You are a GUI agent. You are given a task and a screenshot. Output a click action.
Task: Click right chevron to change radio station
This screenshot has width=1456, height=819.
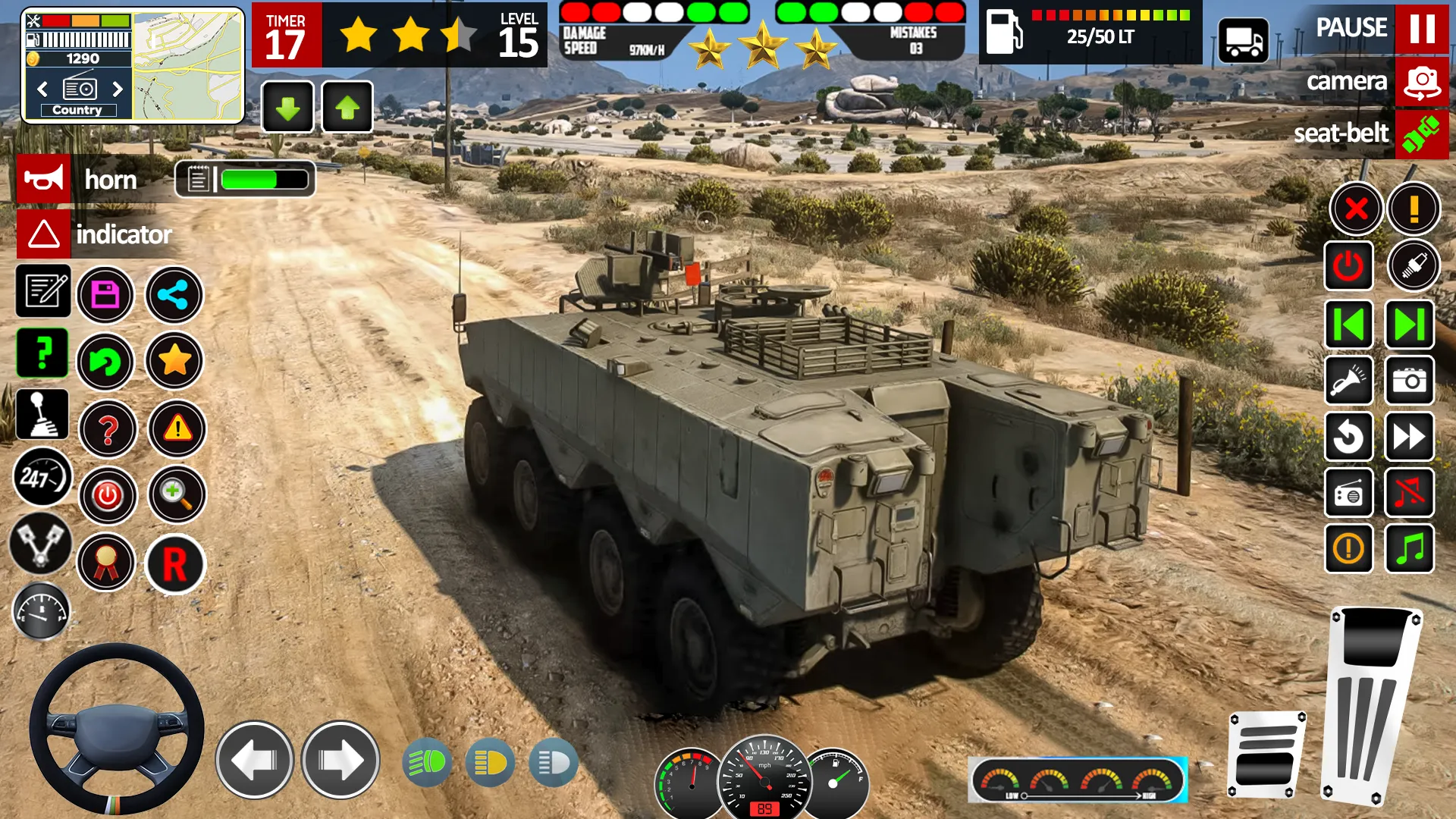point(118,89)
